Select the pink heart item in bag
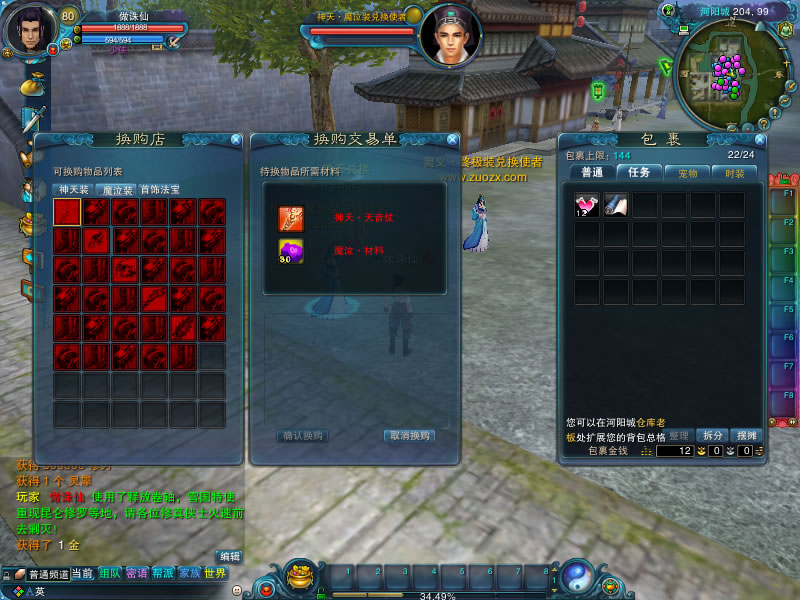Screen dimensions: 800x600 pyautogui.click(x=587, y=205)
